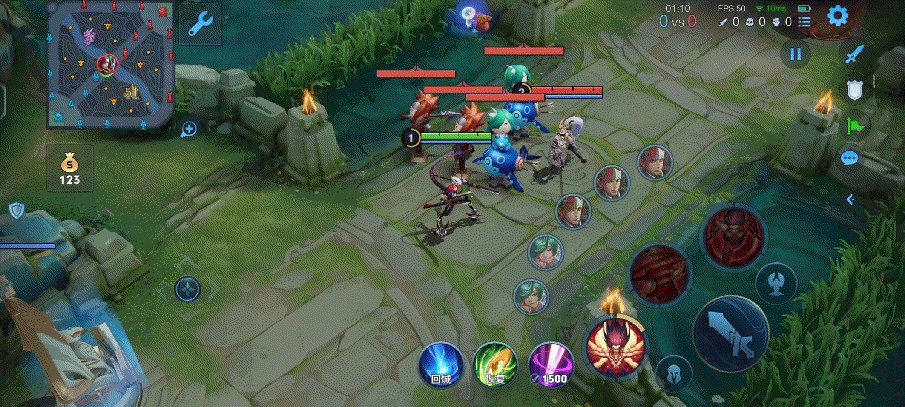Click the battlefield minimap
Screen dimensions: 905x407
coord(111,65)
